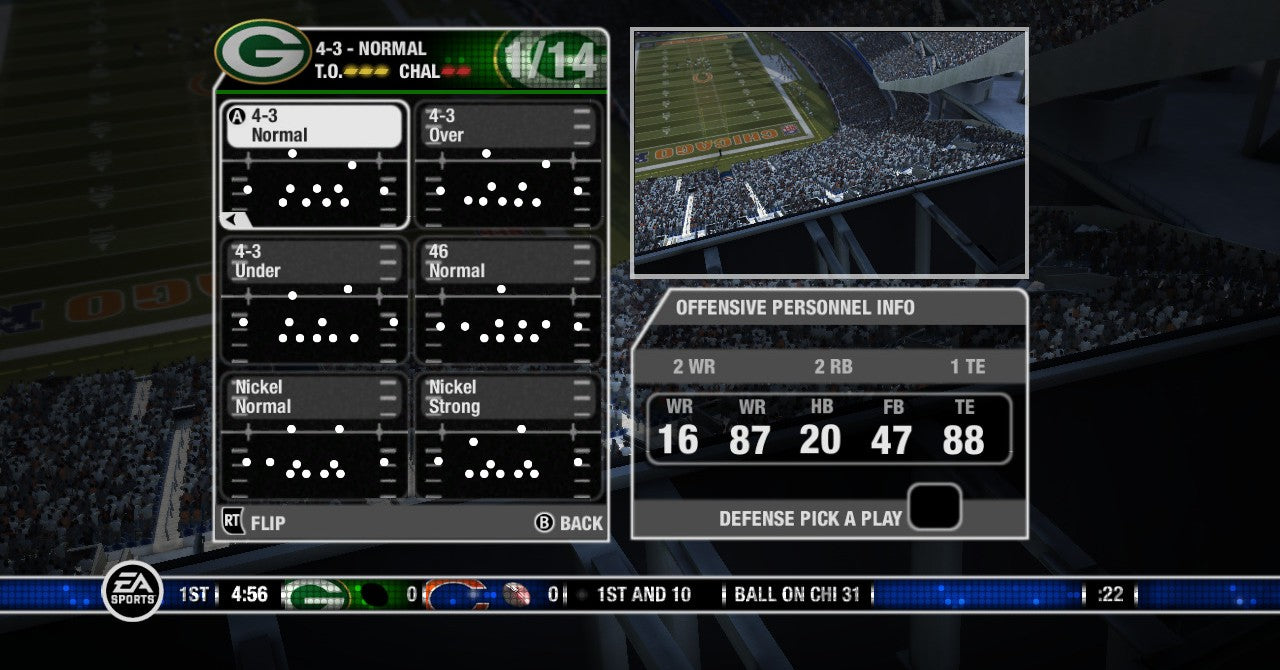Choose the Nickel Normal formation
1280x670 pixels.
pyautogui.click(x=313, y=436)
